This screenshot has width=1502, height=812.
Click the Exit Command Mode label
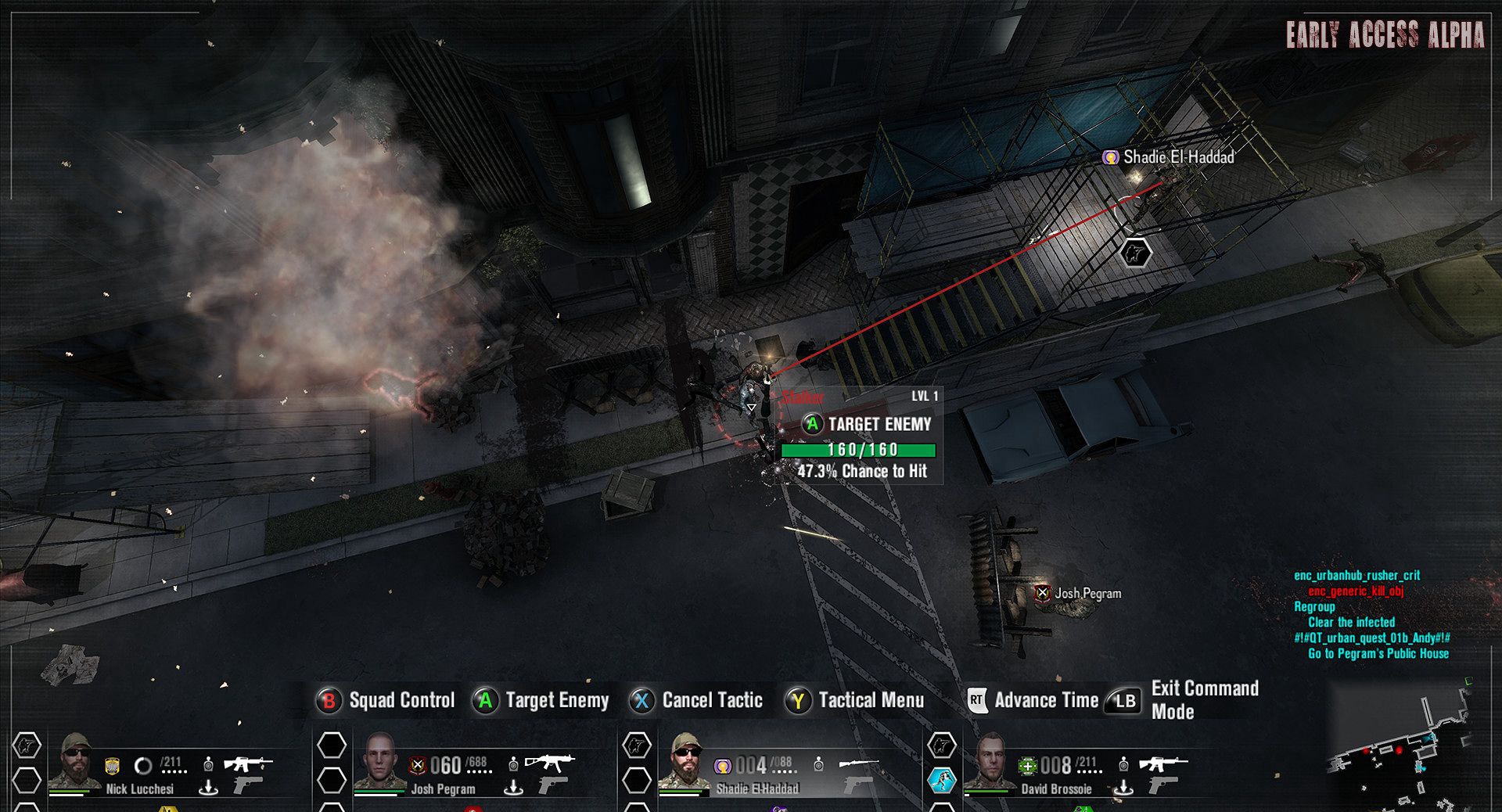click(1204, 700)
